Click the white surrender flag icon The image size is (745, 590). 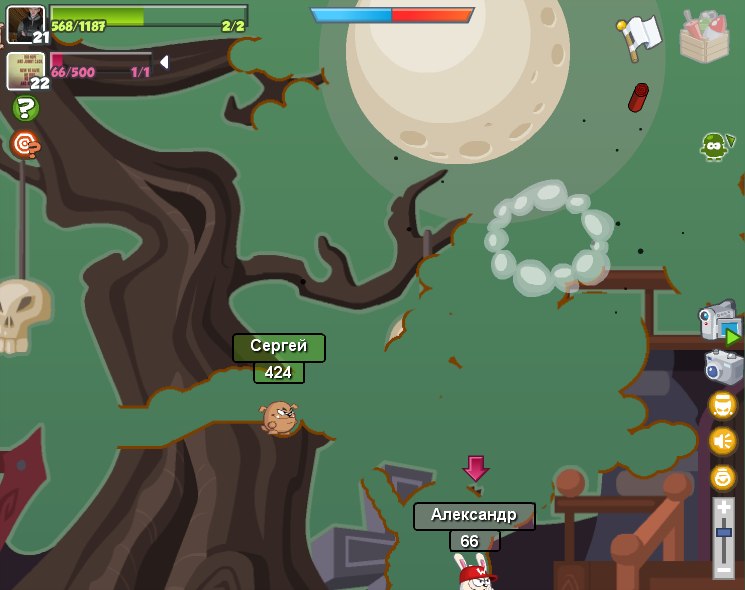(639, 37)
